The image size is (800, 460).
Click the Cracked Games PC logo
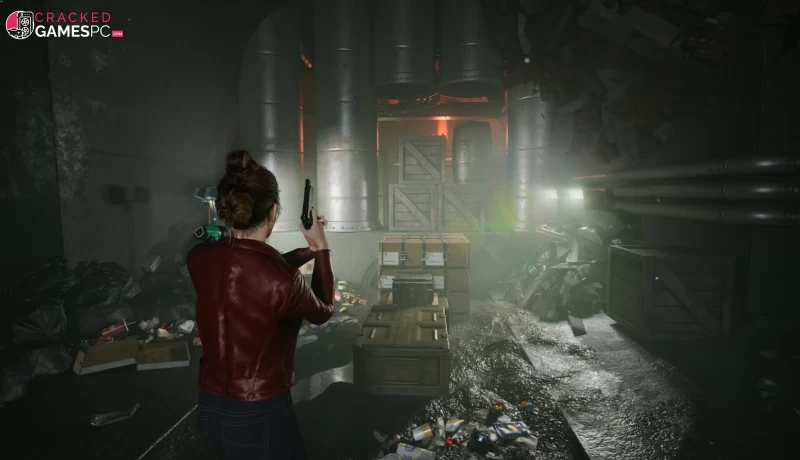pyautogui.click(x=64, y=24)
